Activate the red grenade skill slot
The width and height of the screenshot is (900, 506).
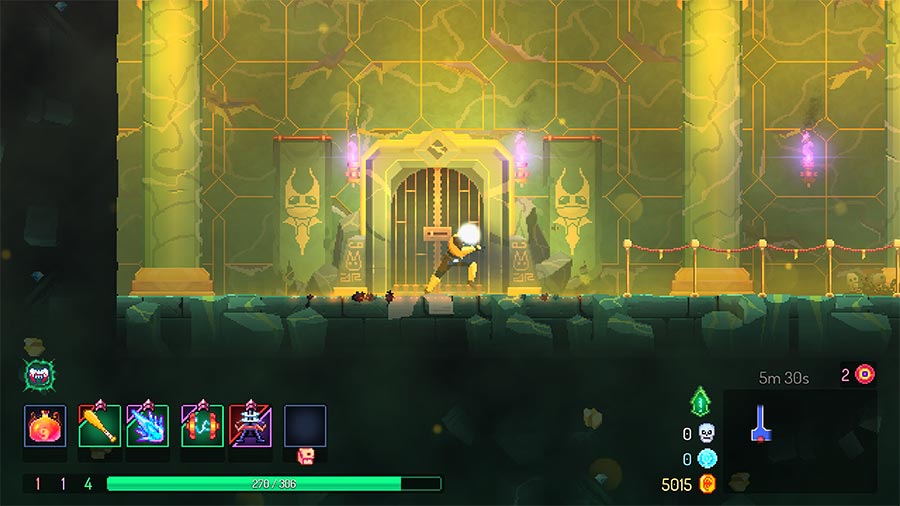[201, 425]
